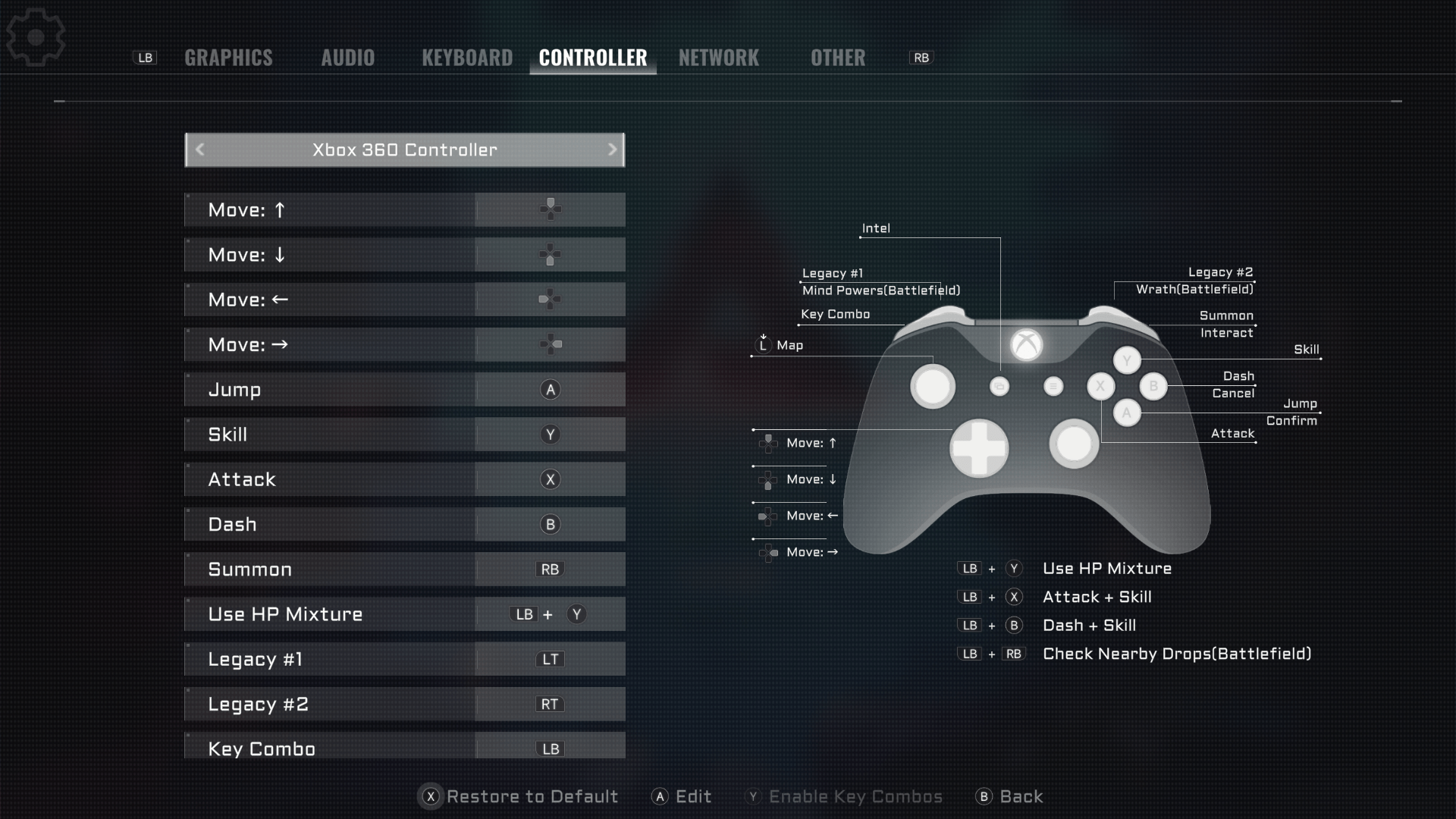Choose the Dash binding row

404,524
